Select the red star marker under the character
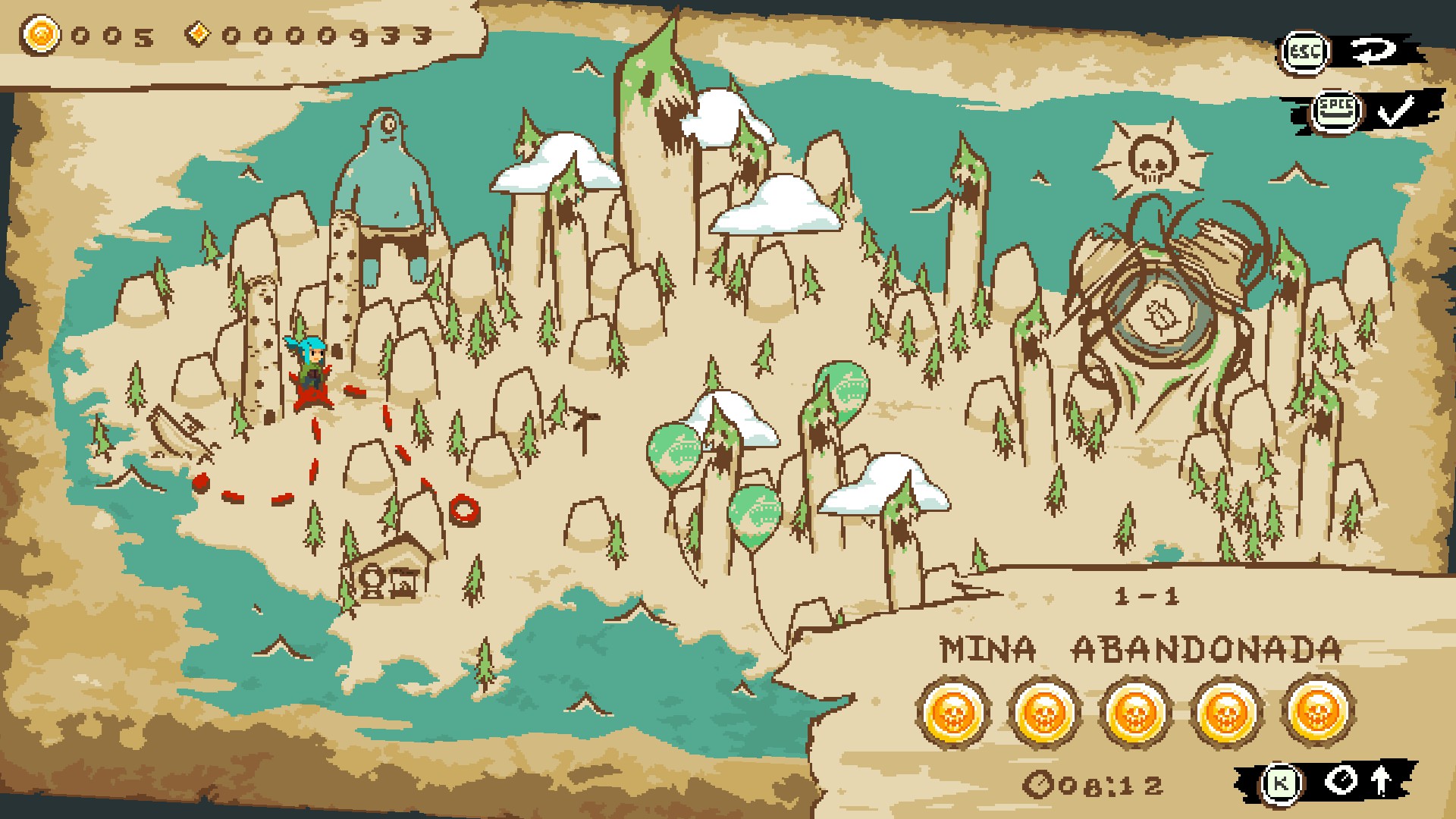1456x819 pixels. pos(312,397)
